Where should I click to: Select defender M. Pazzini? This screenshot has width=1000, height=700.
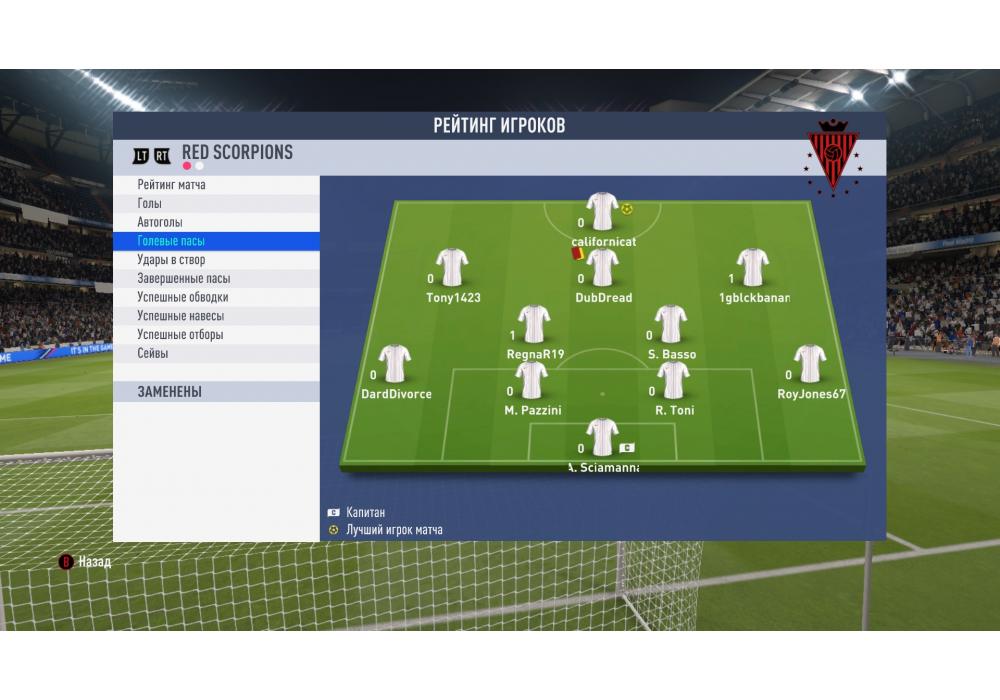(x=532, y=380)
